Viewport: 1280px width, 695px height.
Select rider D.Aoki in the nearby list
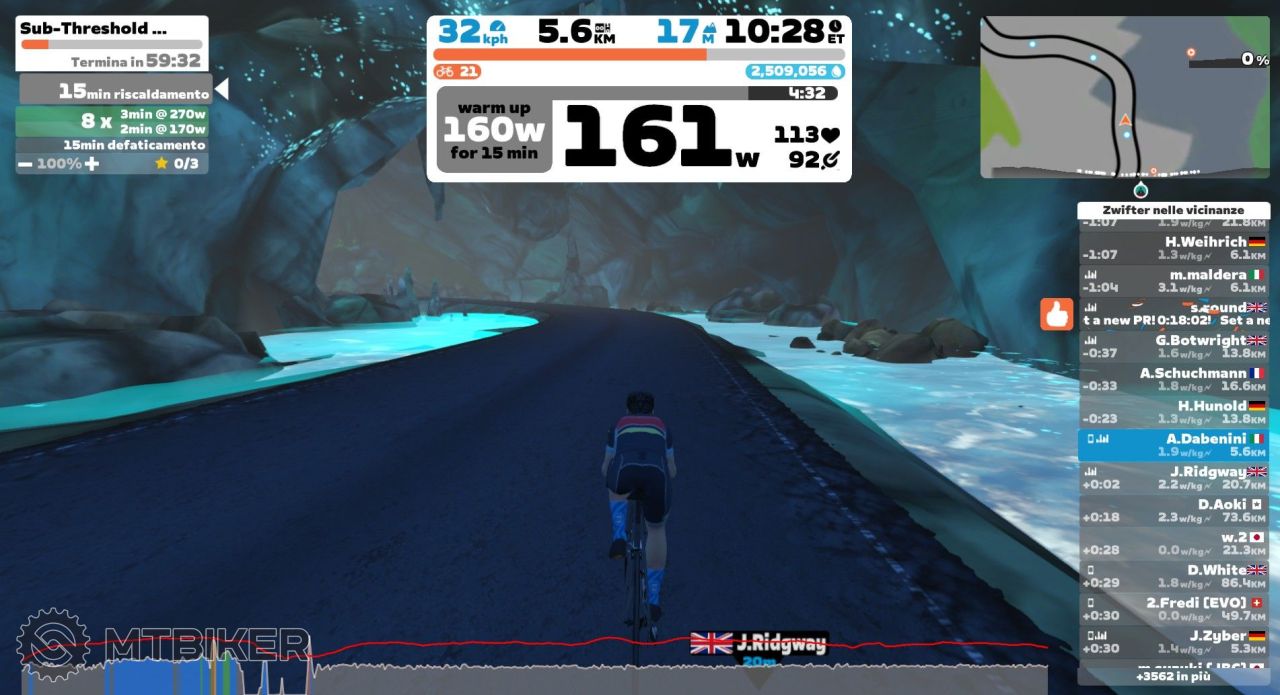[x=1173, y=511]
